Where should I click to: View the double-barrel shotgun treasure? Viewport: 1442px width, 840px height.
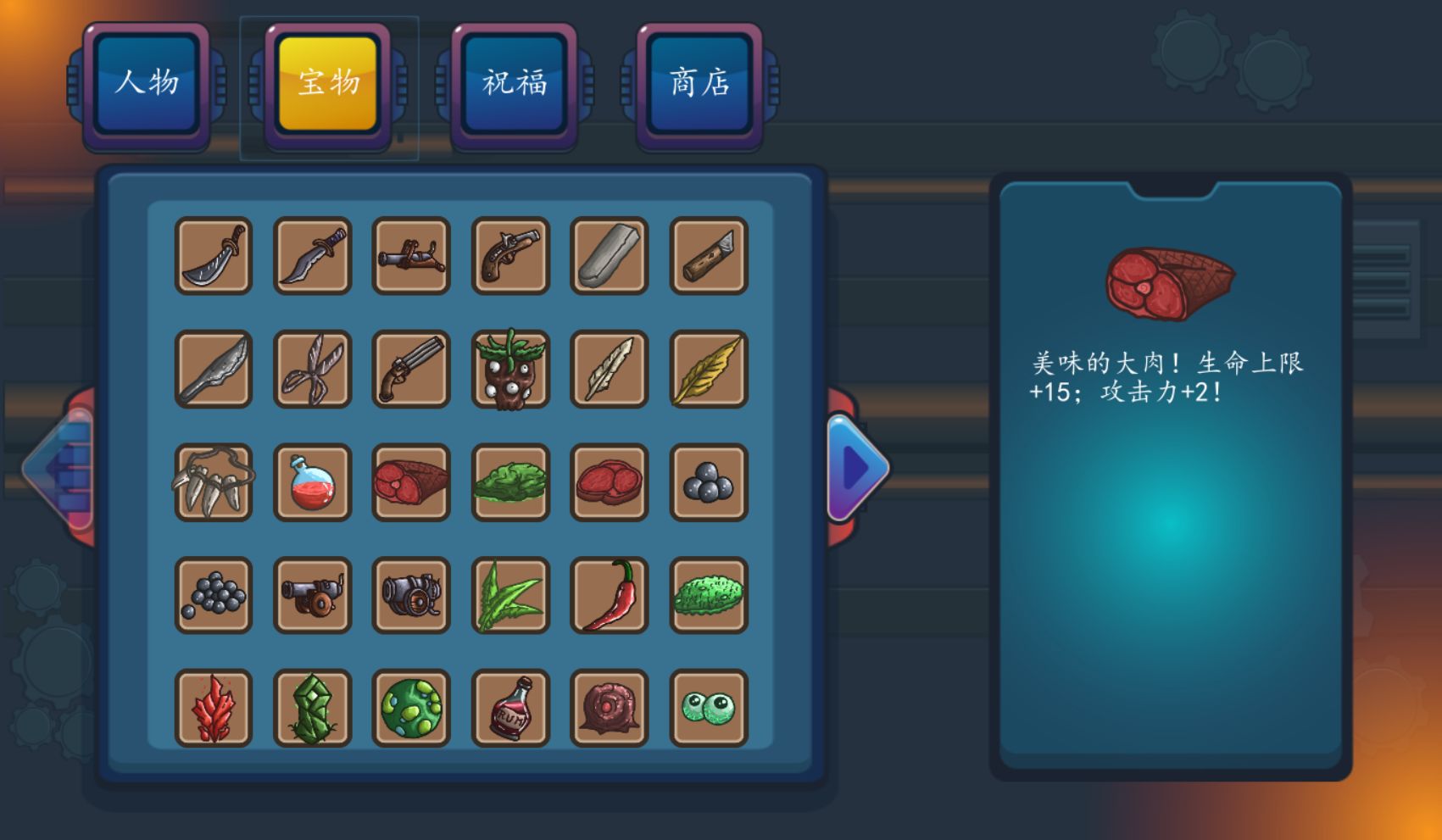tap(411, 370)
